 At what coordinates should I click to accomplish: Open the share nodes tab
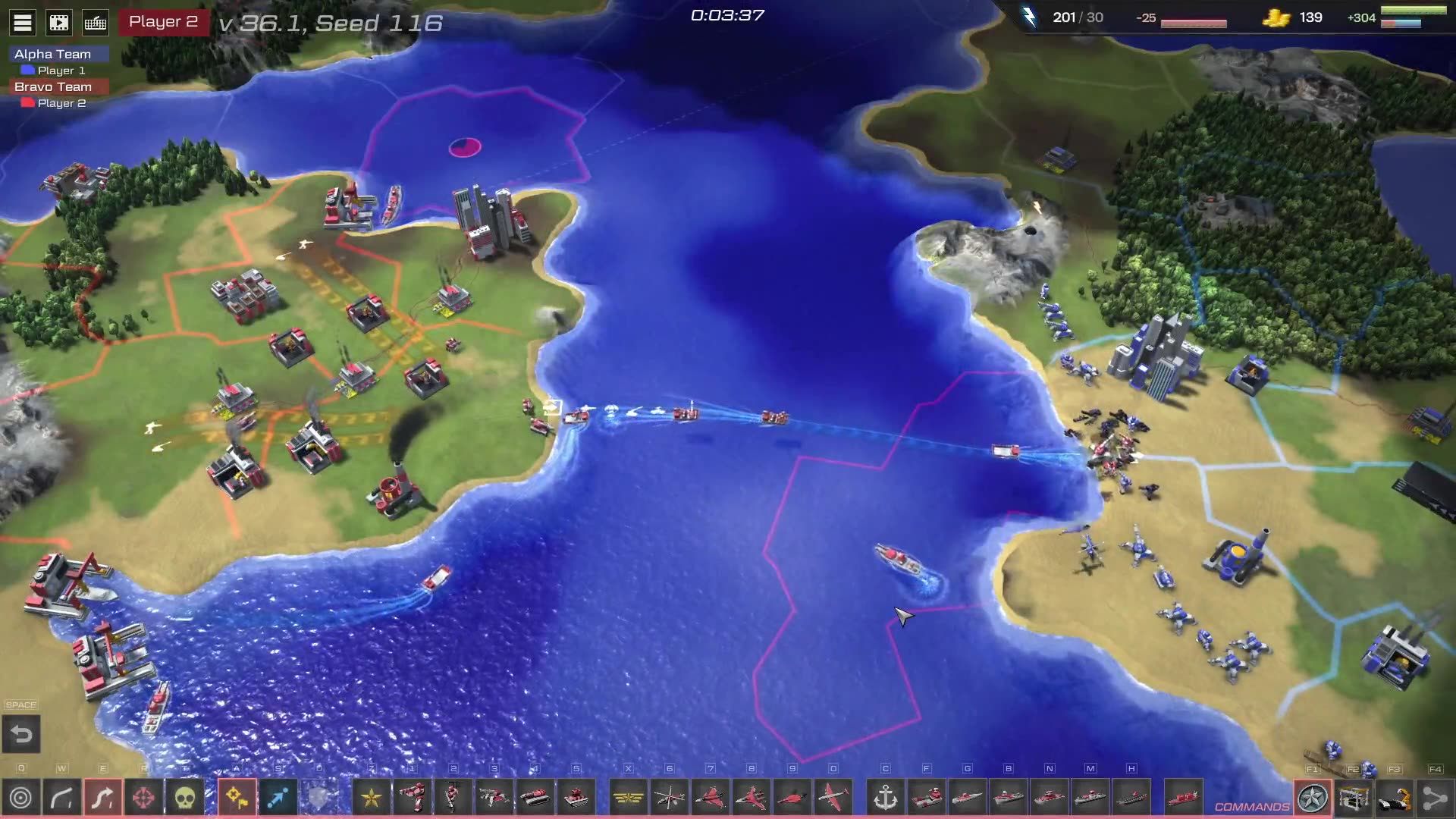pyautogui.click(x=1435, y=798)
